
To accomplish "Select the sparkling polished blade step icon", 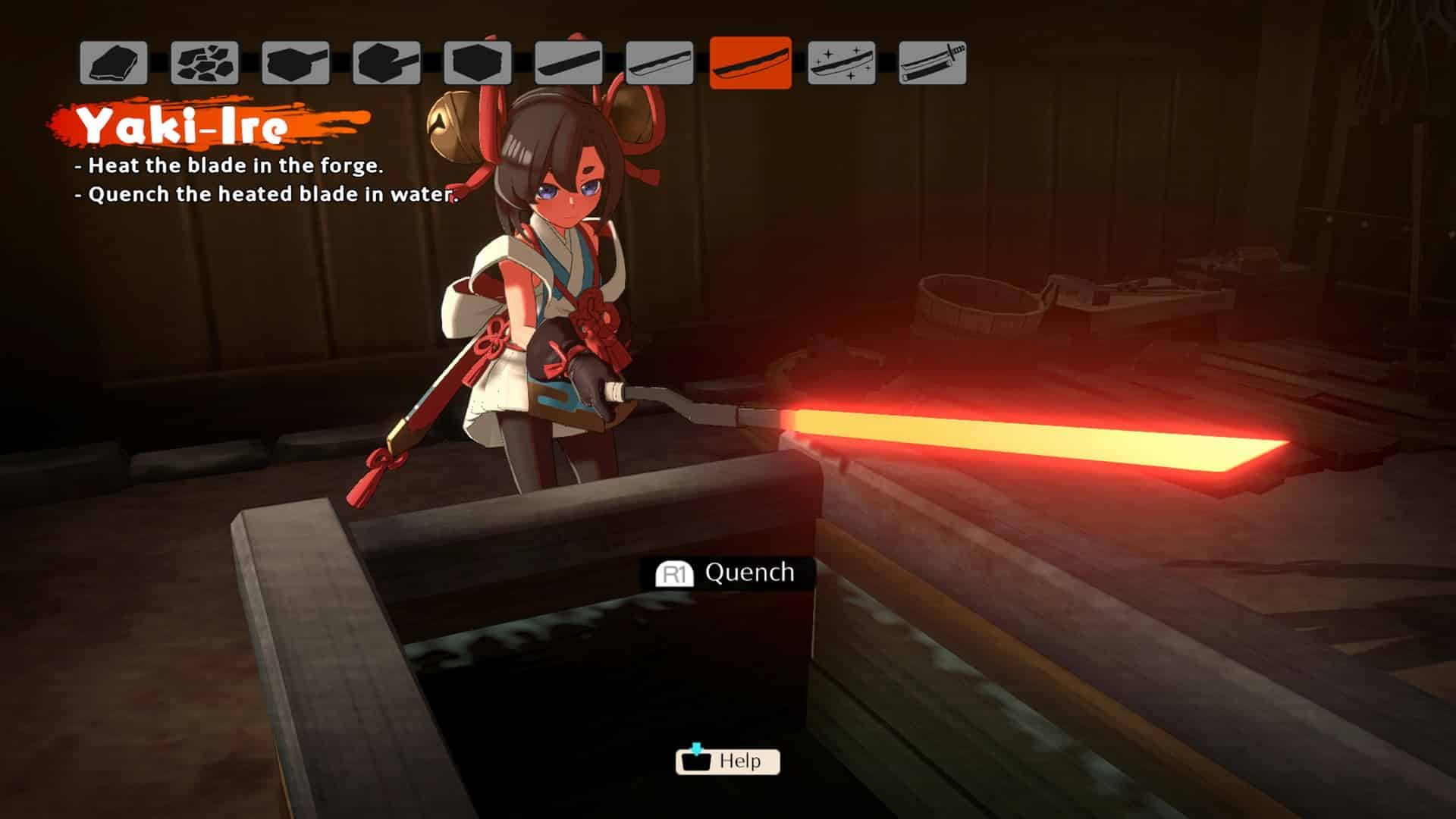I will pyautogui.click(x=842, y=63).
